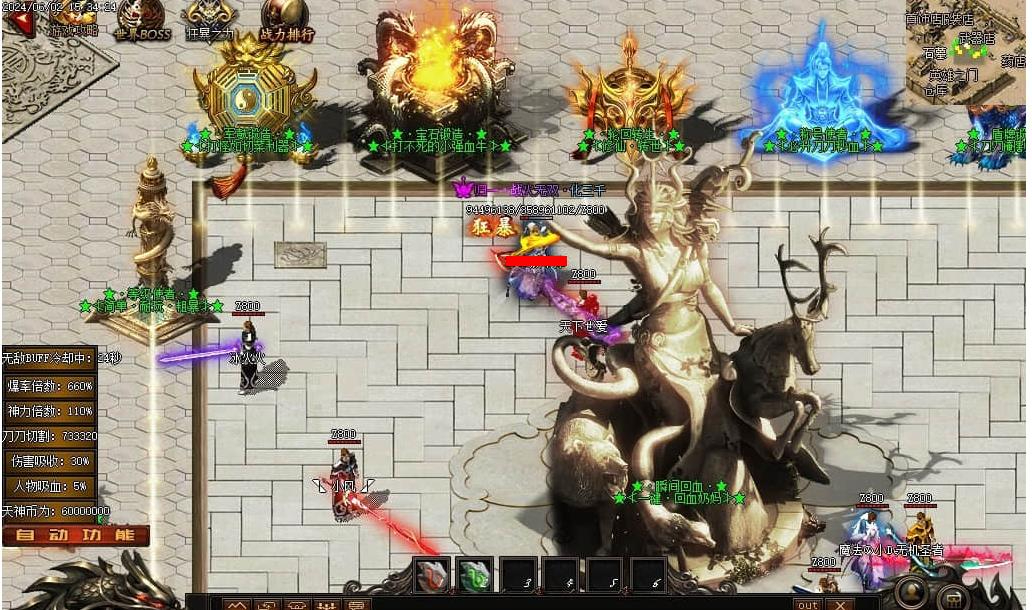Open the minimap in the corner

click(x=966, y=51)
